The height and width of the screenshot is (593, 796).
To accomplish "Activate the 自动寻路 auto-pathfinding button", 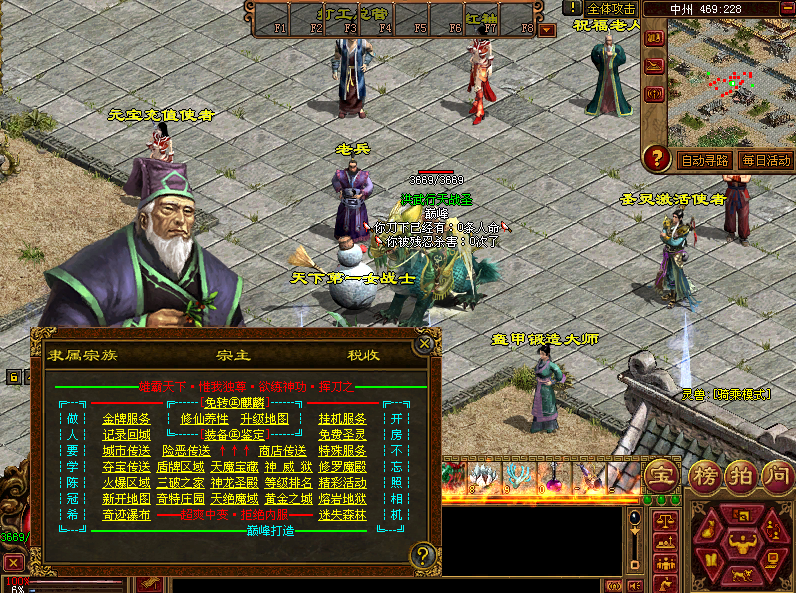I will point(705,160).
